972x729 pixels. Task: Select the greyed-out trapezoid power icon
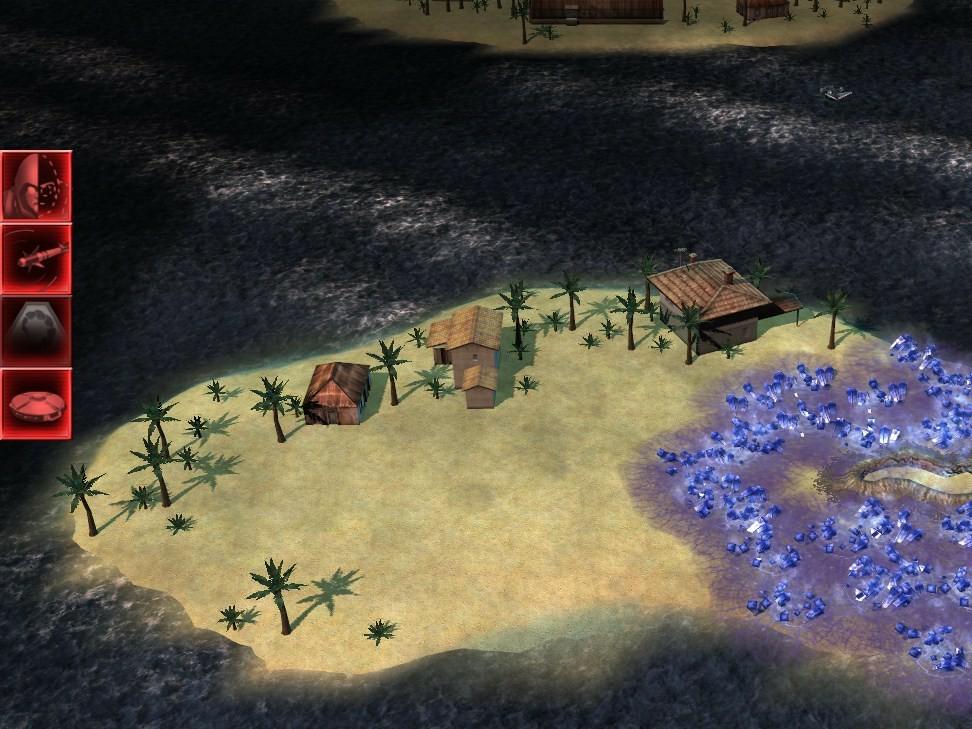(x=36, y=331)
